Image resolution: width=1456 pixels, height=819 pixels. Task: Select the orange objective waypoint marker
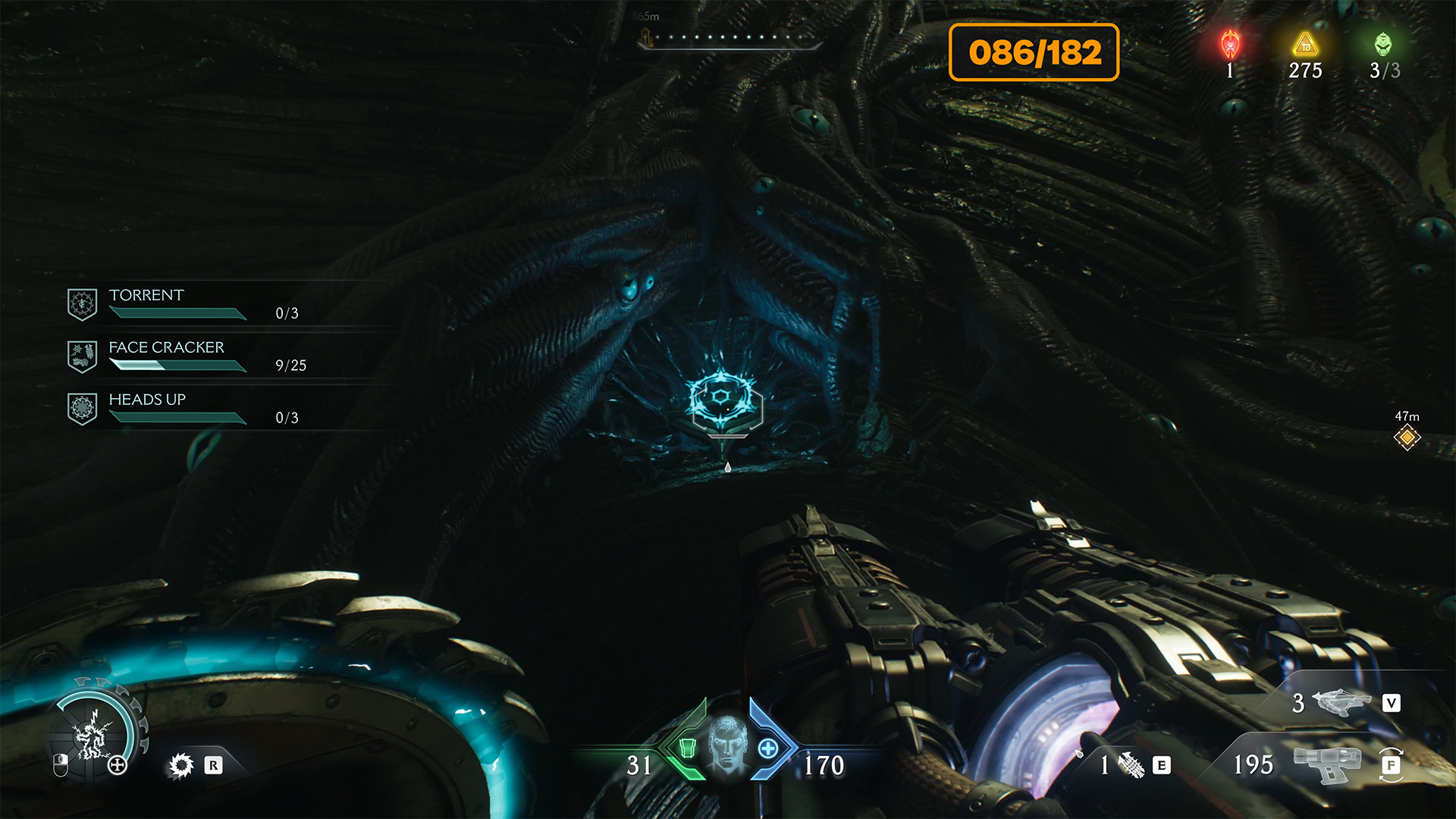tap(1407, 438)
